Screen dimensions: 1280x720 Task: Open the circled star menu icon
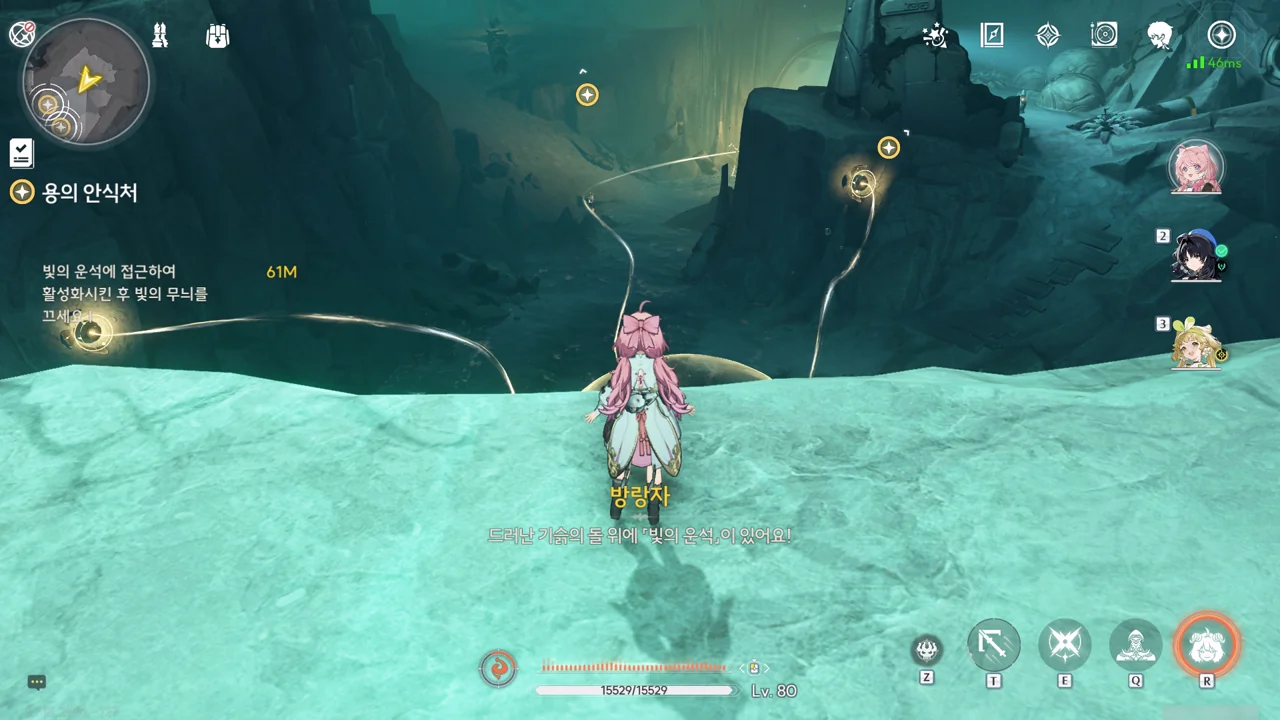(x=1221, y=36)
